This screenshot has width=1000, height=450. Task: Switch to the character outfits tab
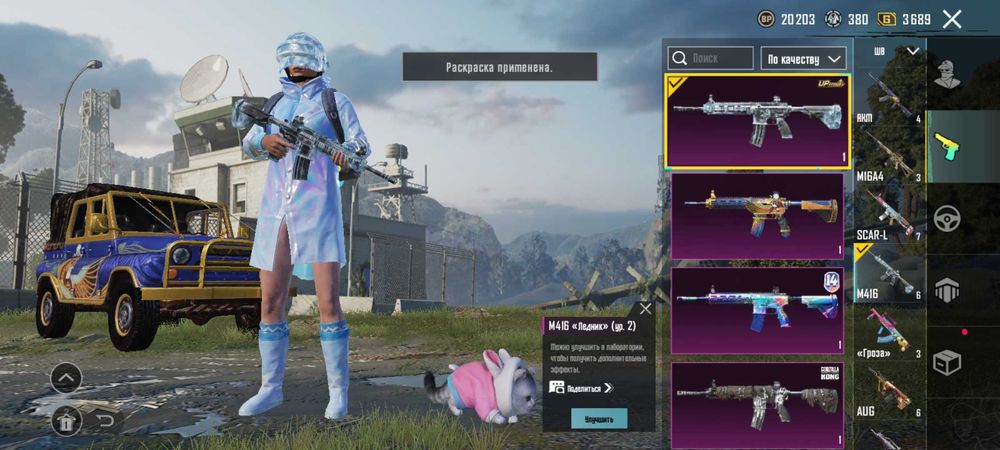947,72
